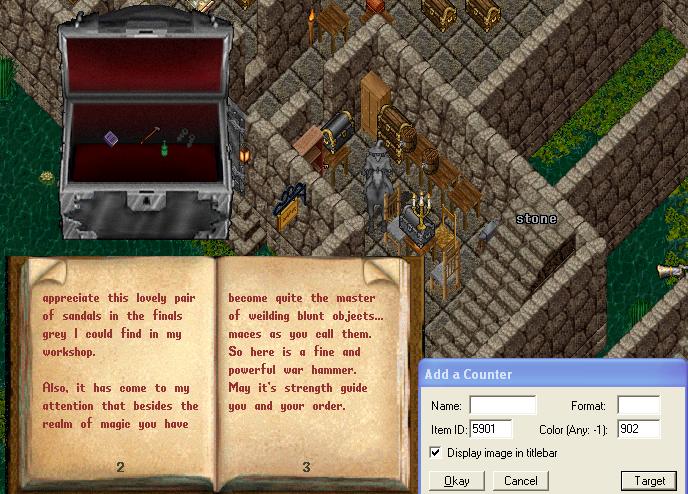This screenshot has width=688, height=494.
Task: Select the war hammer in the chest
Action: click(x=150, y=133)
